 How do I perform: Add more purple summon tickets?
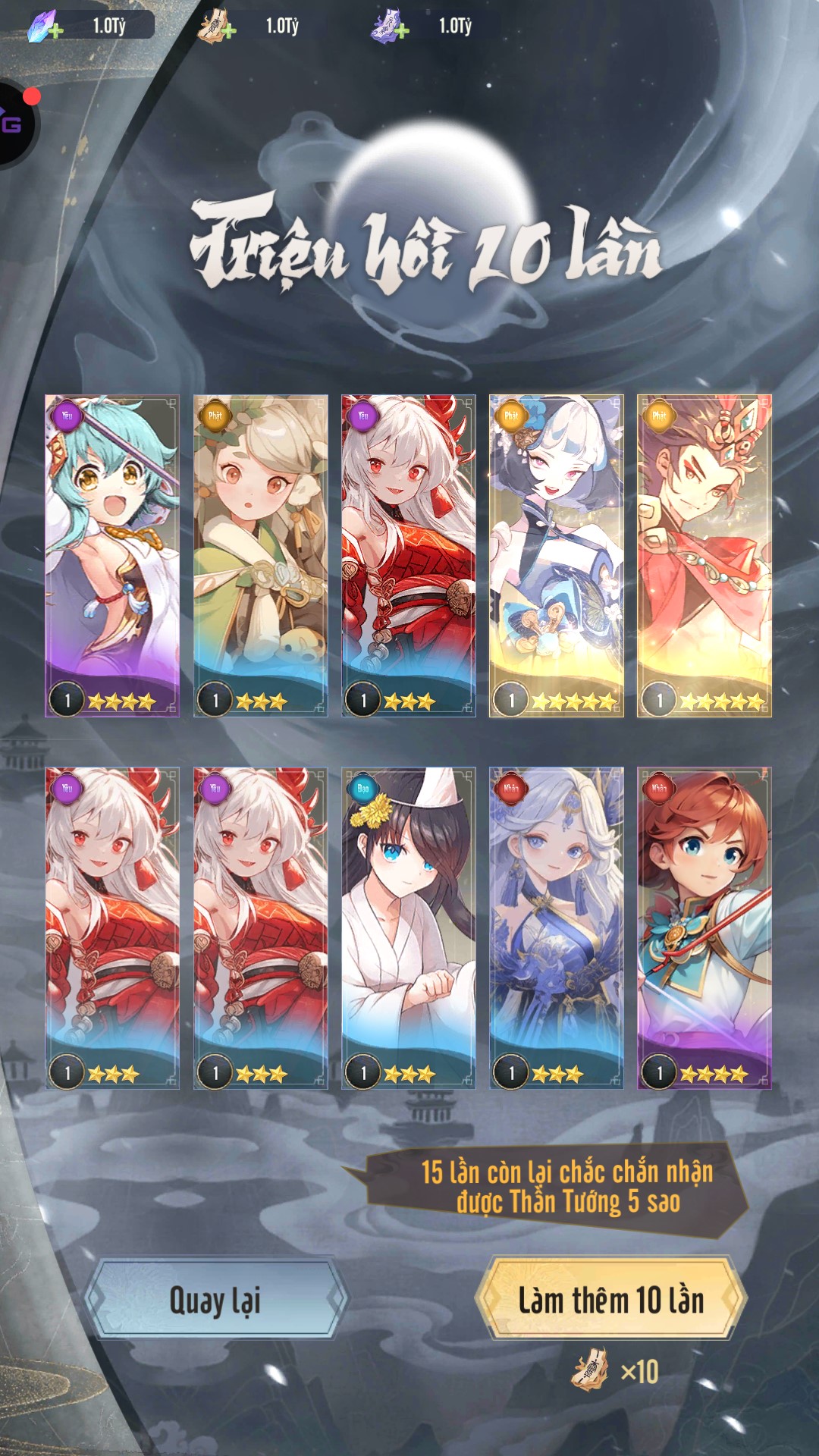tap(402, 30)
